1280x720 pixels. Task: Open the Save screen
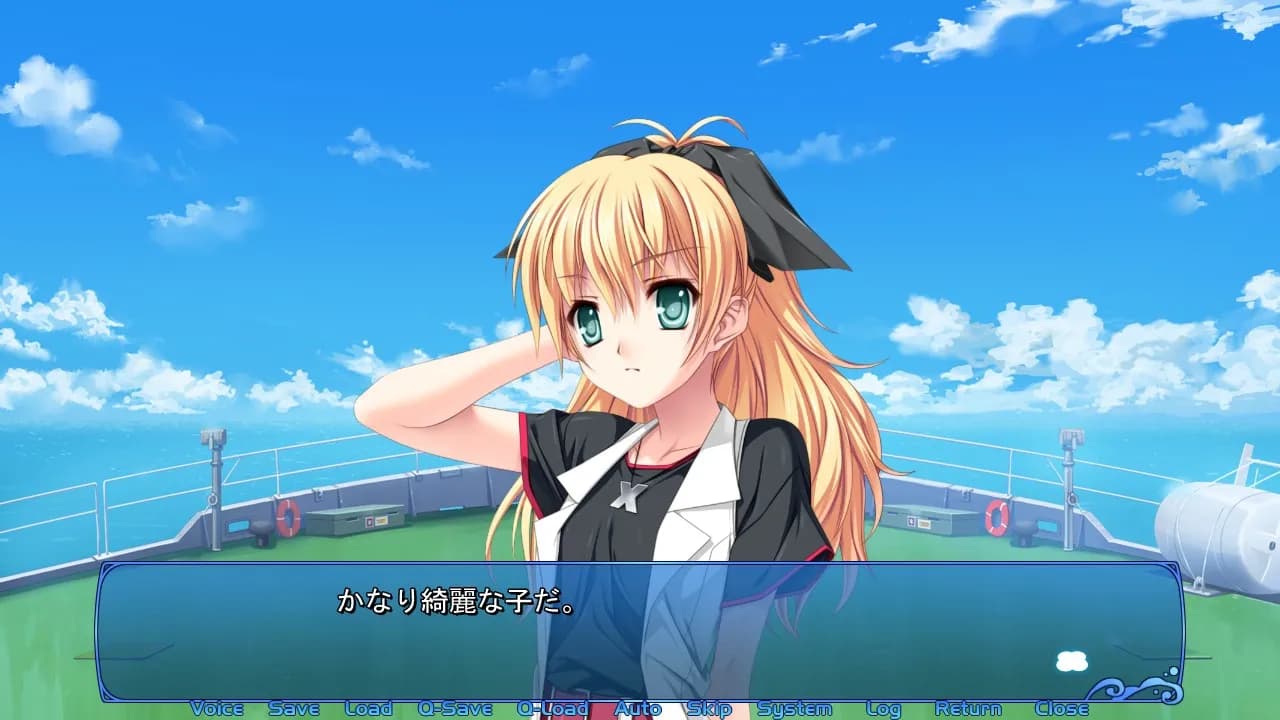294,707
